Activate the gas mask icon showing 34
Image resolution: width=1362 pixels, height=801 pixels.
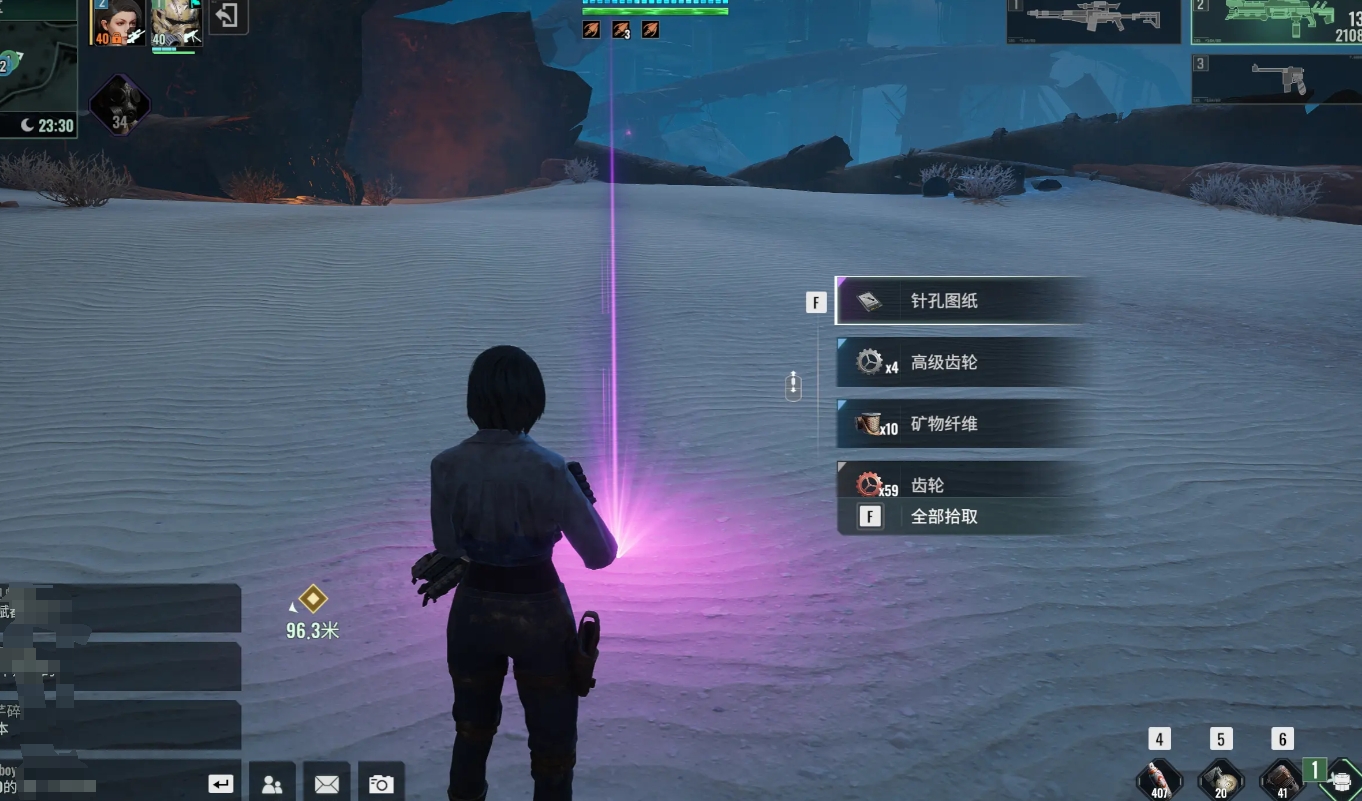click(x=120, y=104)
